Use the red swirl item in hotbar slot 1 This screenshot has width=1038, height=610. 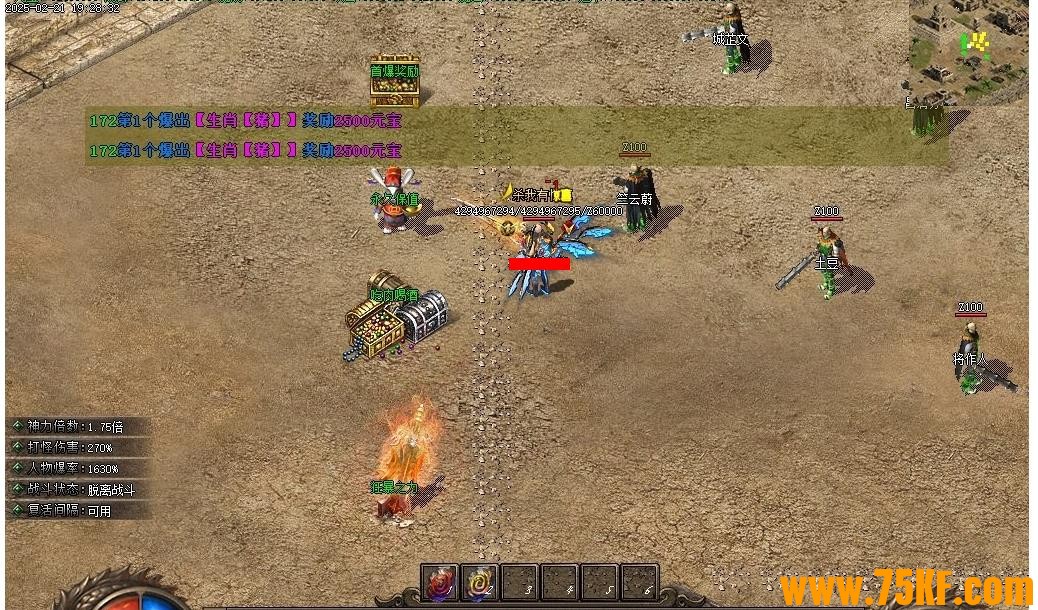[439, 581]
